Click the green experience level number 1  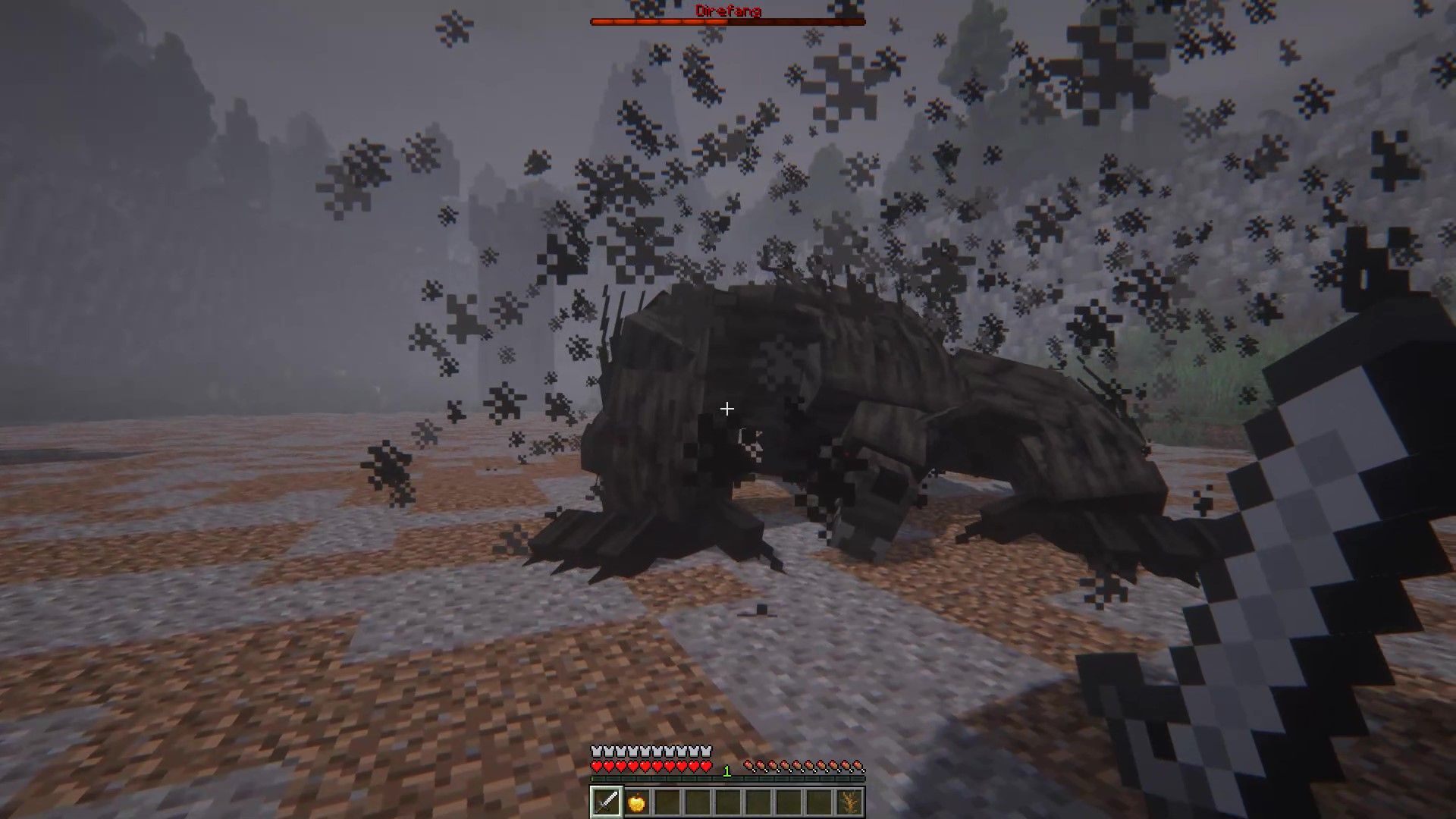pos(726,771)
